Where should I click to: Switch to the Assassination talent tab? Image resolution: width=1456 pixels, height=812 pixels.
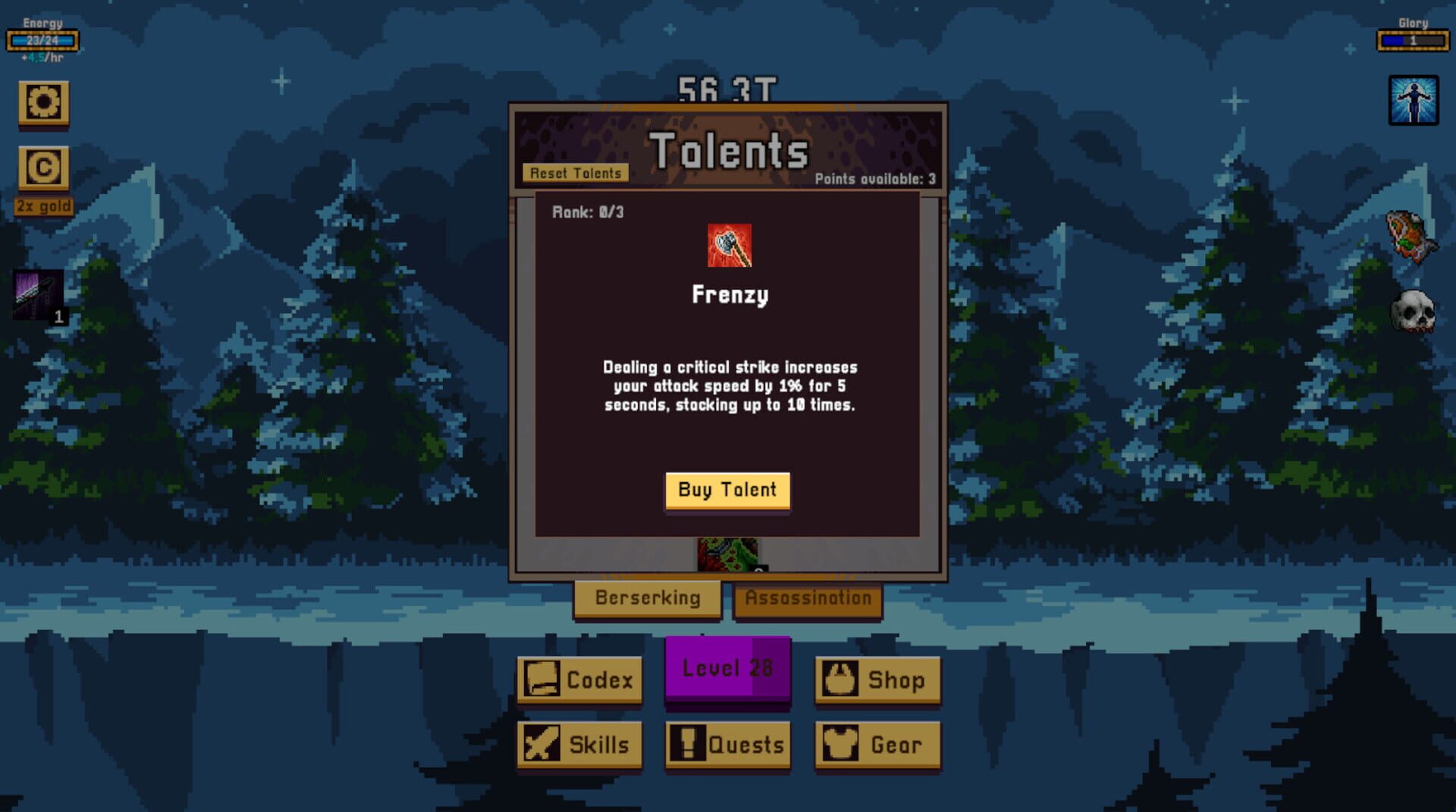tap(808, 597)
